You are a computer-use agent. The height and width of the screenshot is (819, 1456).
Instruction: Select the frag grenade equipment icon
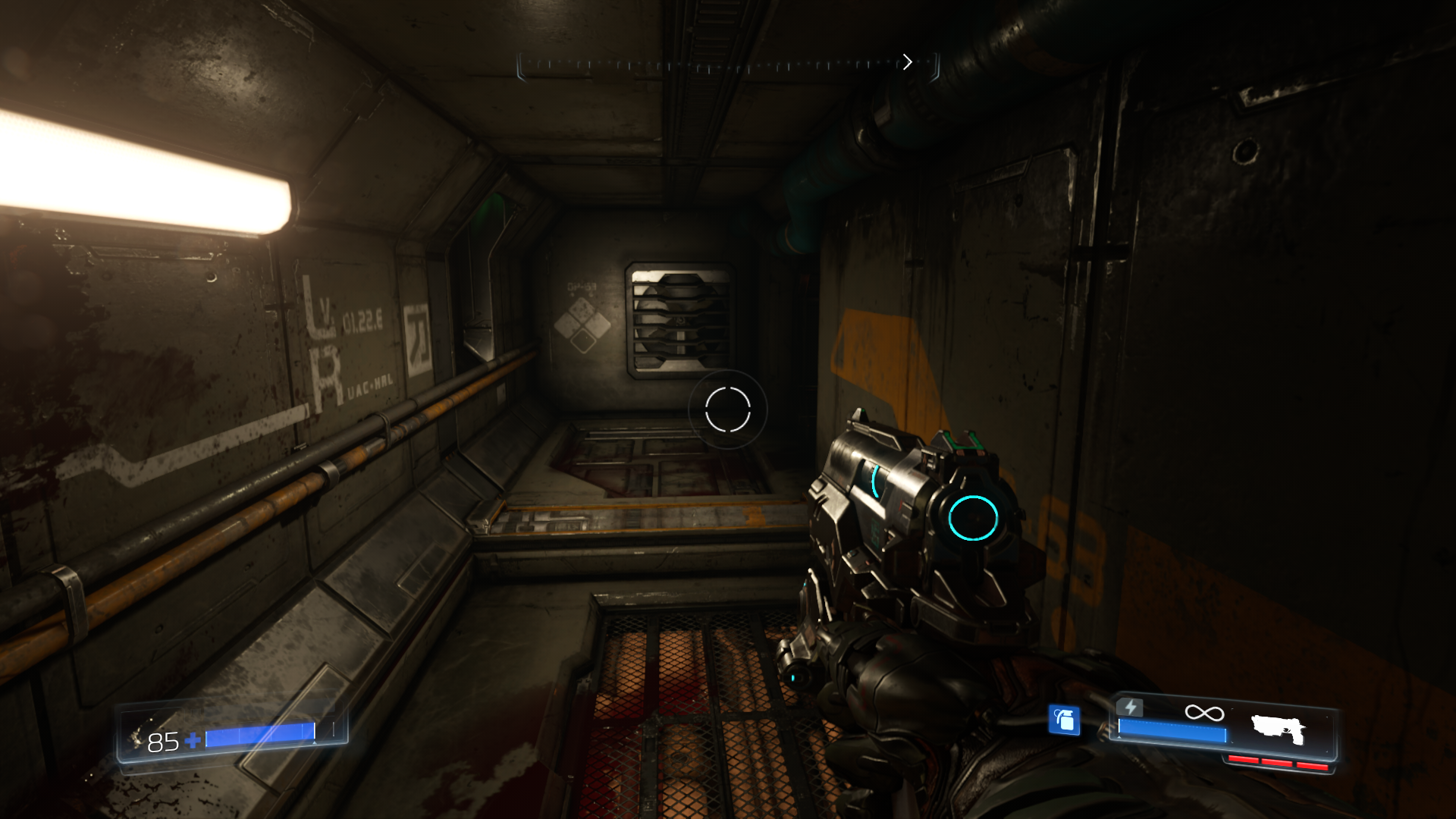[x=1064, y=720]
